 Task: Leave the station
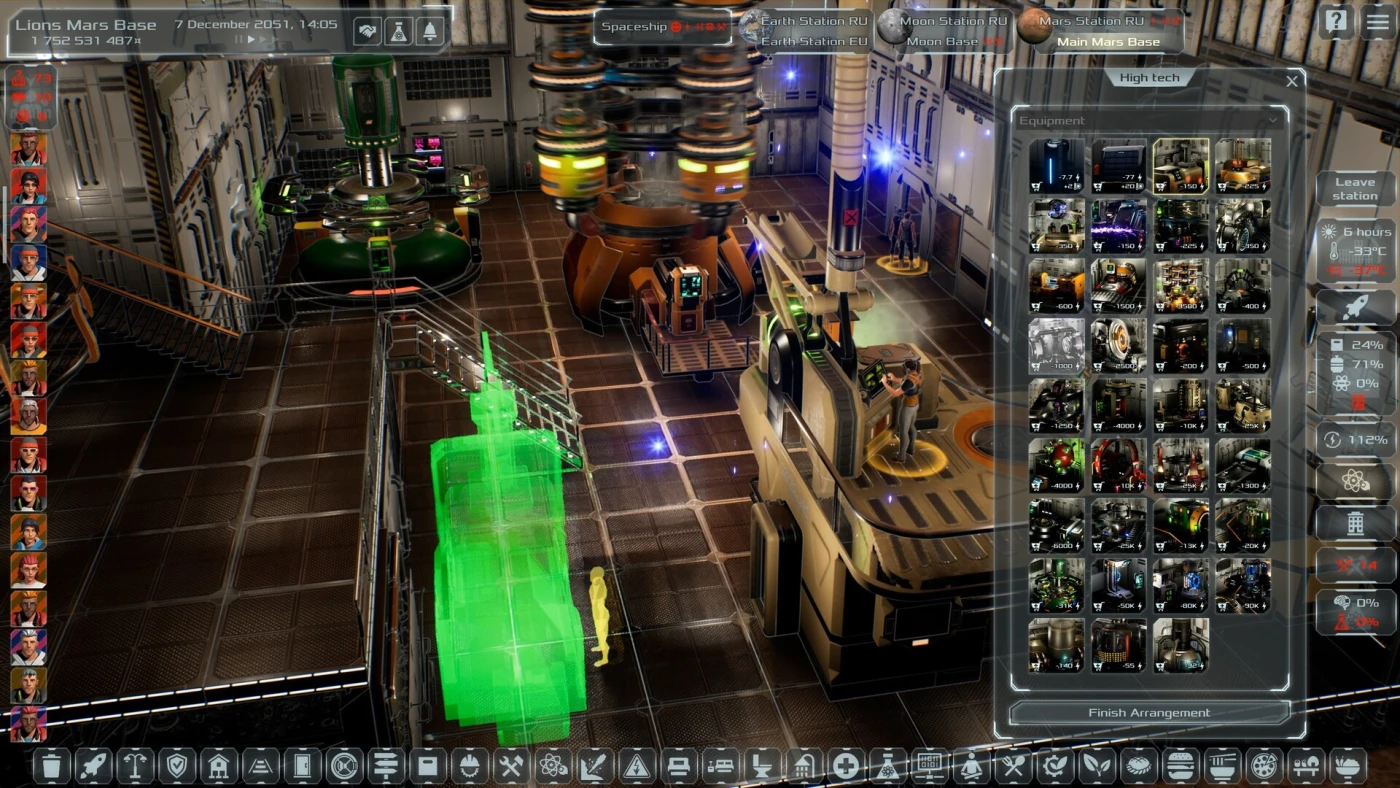point(1354,189)
